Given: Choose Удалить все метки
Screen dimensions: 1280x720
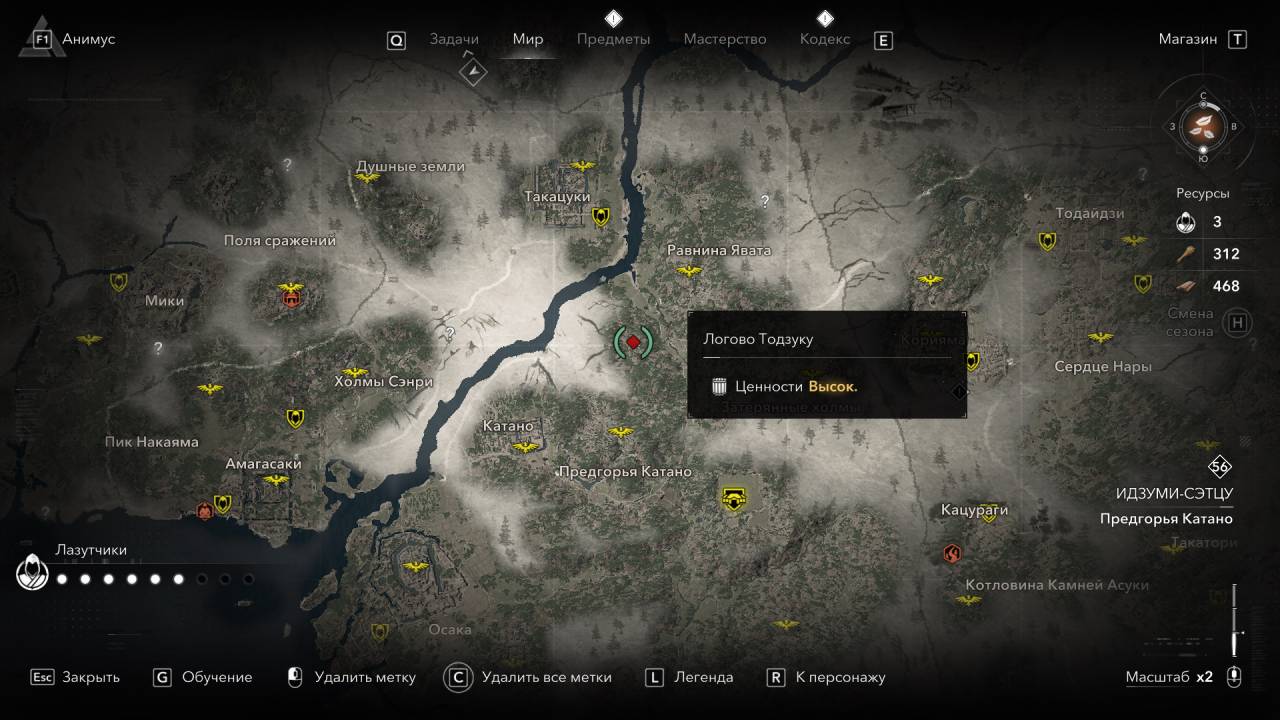Looking at the screenshot, I should coord(546,677).
